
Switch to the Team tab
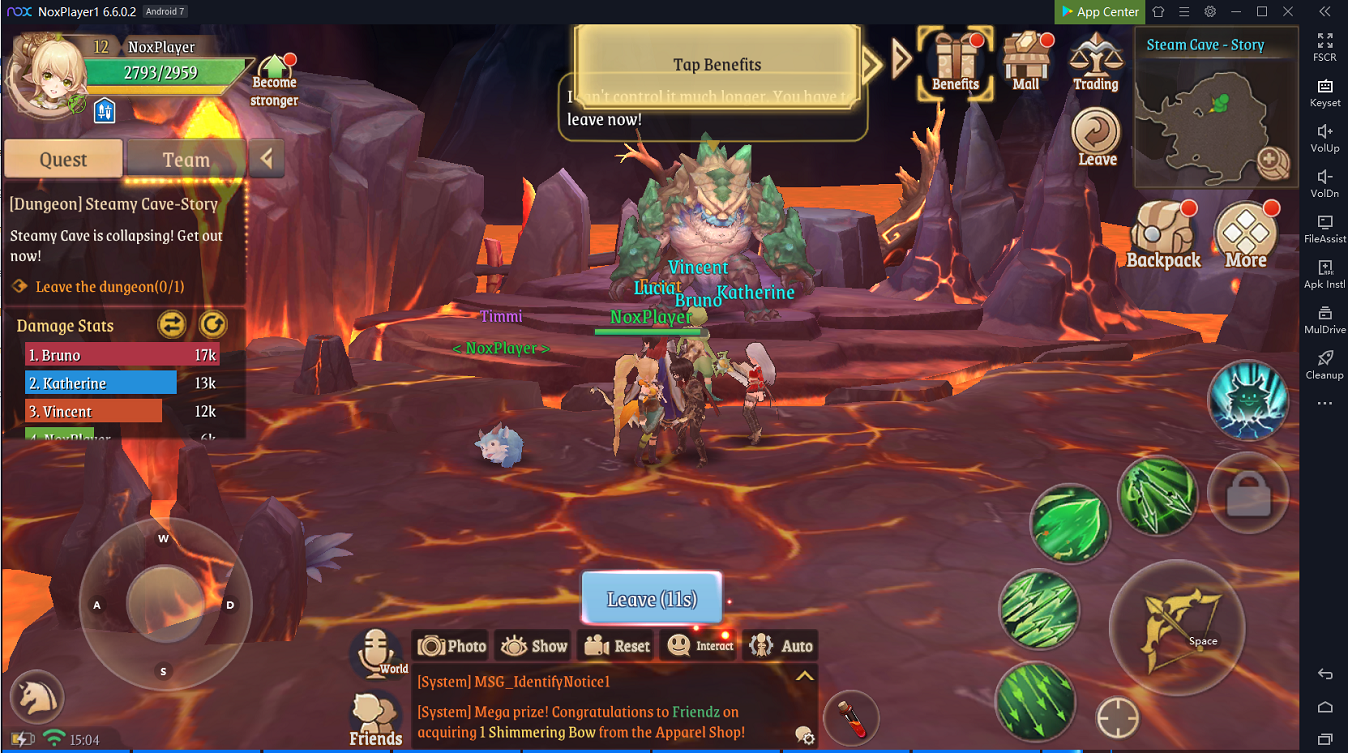pos(186,159)
